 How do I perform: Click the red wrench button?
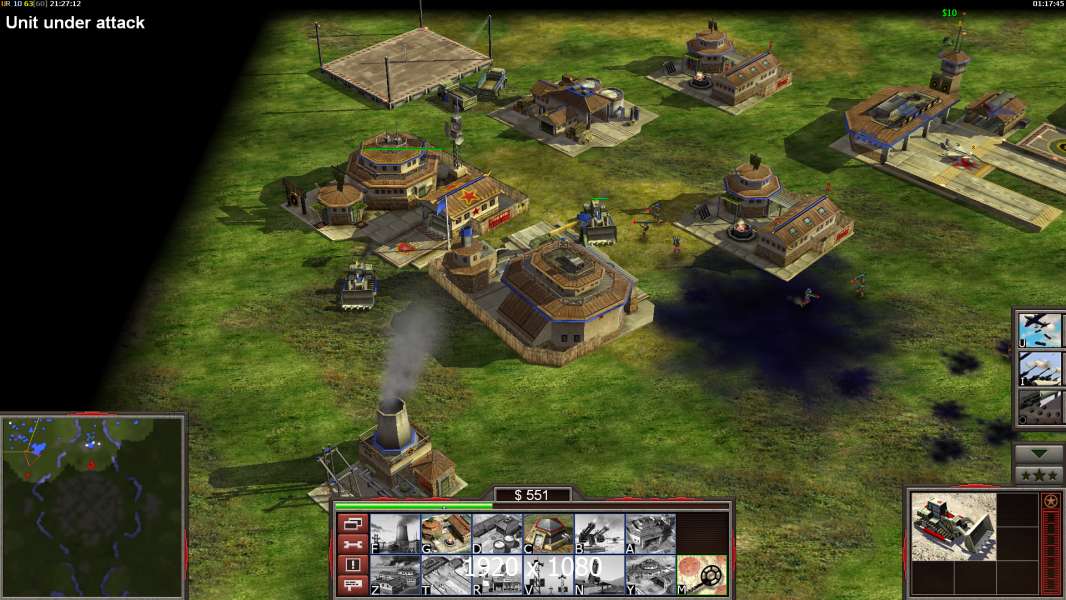tap(351, 544)
